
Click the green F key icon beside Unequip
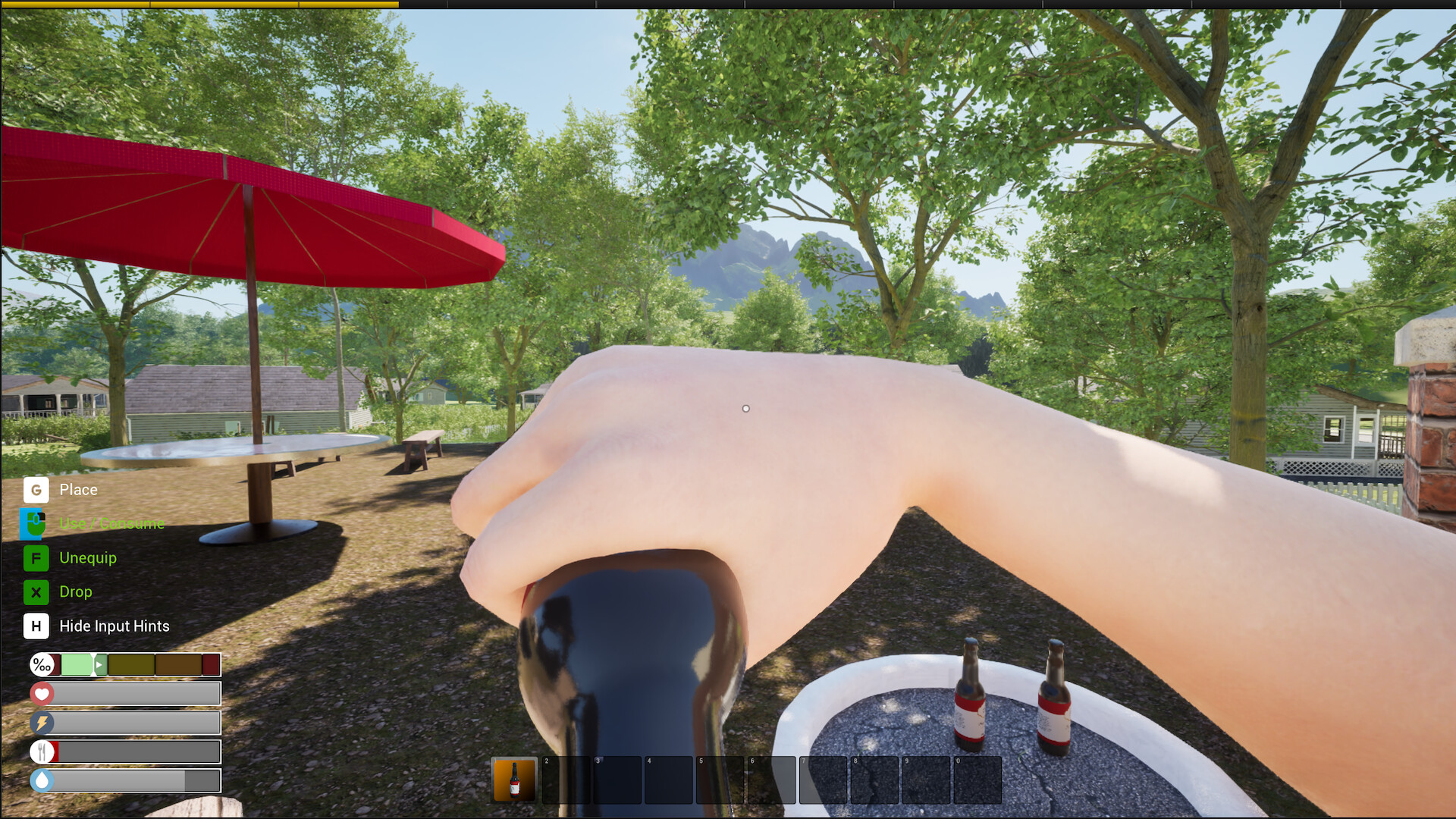click(36, 558)
